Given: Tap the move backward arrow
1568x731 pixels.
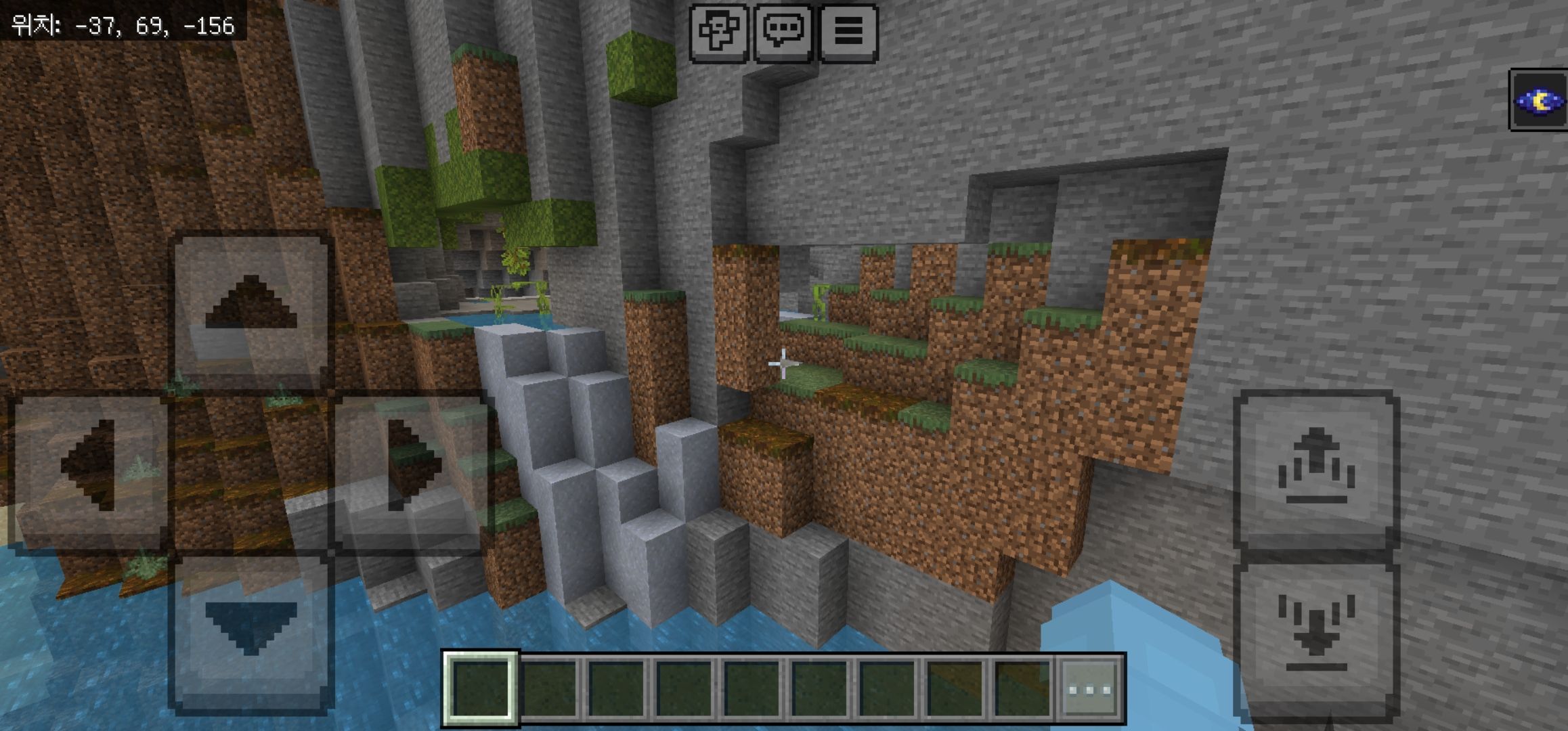Looking at the screenshot, I should click(x=251, y=627).
